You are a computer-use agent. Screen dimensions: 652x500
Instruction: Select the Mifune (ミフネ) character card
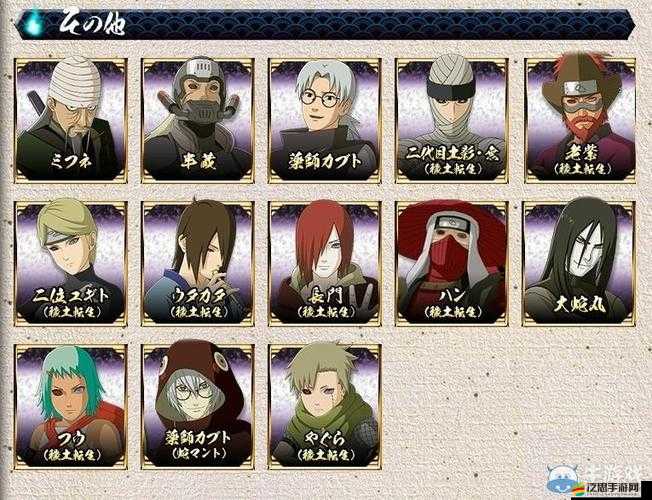click(71, 120)
